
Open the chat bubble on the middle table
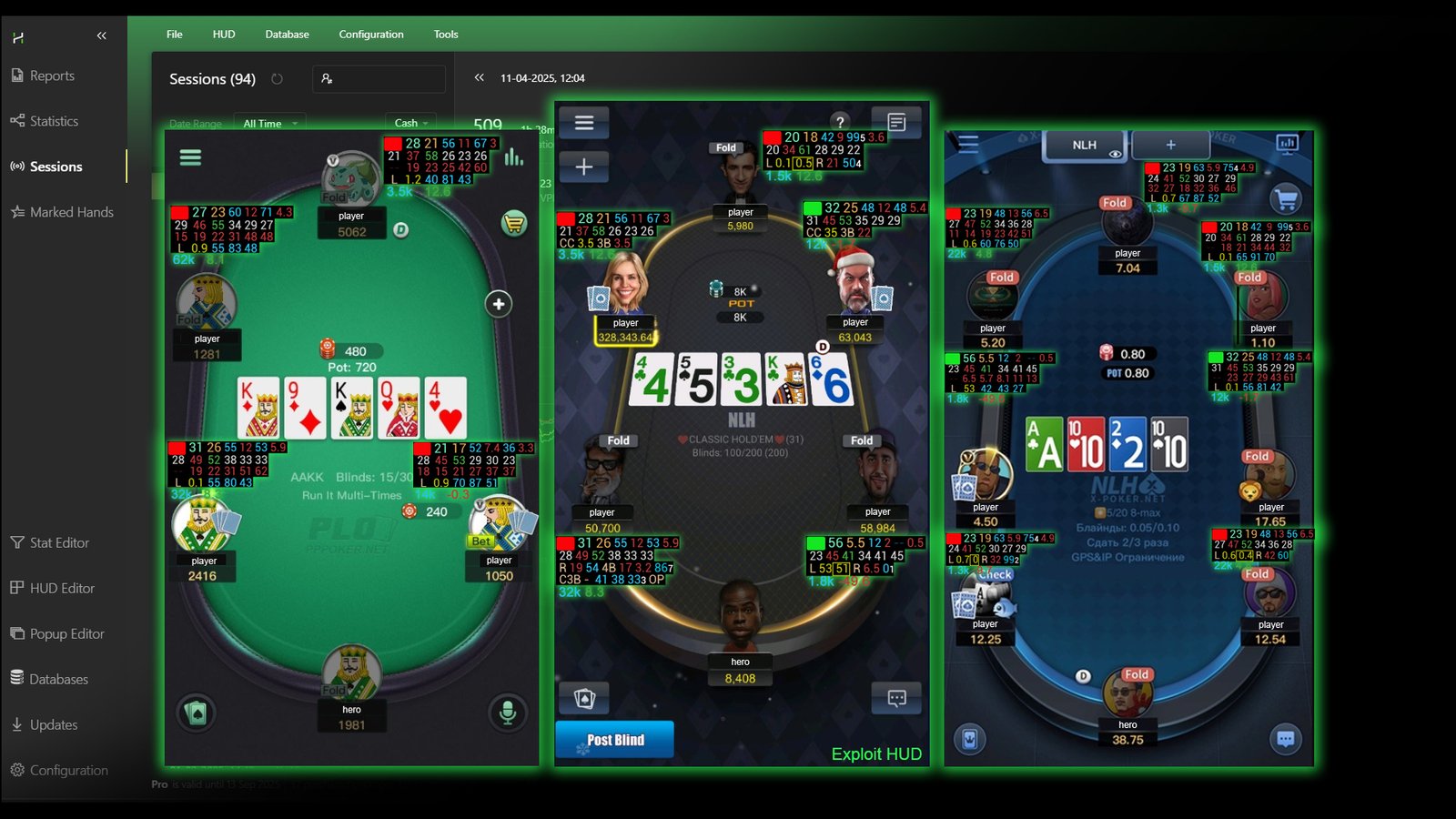[897, 698]
